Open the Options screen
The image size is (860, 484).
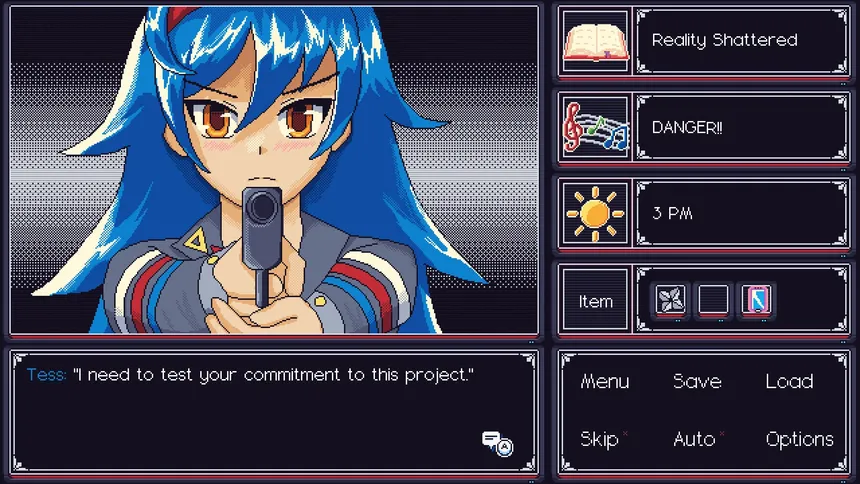[x=799, y=439]
